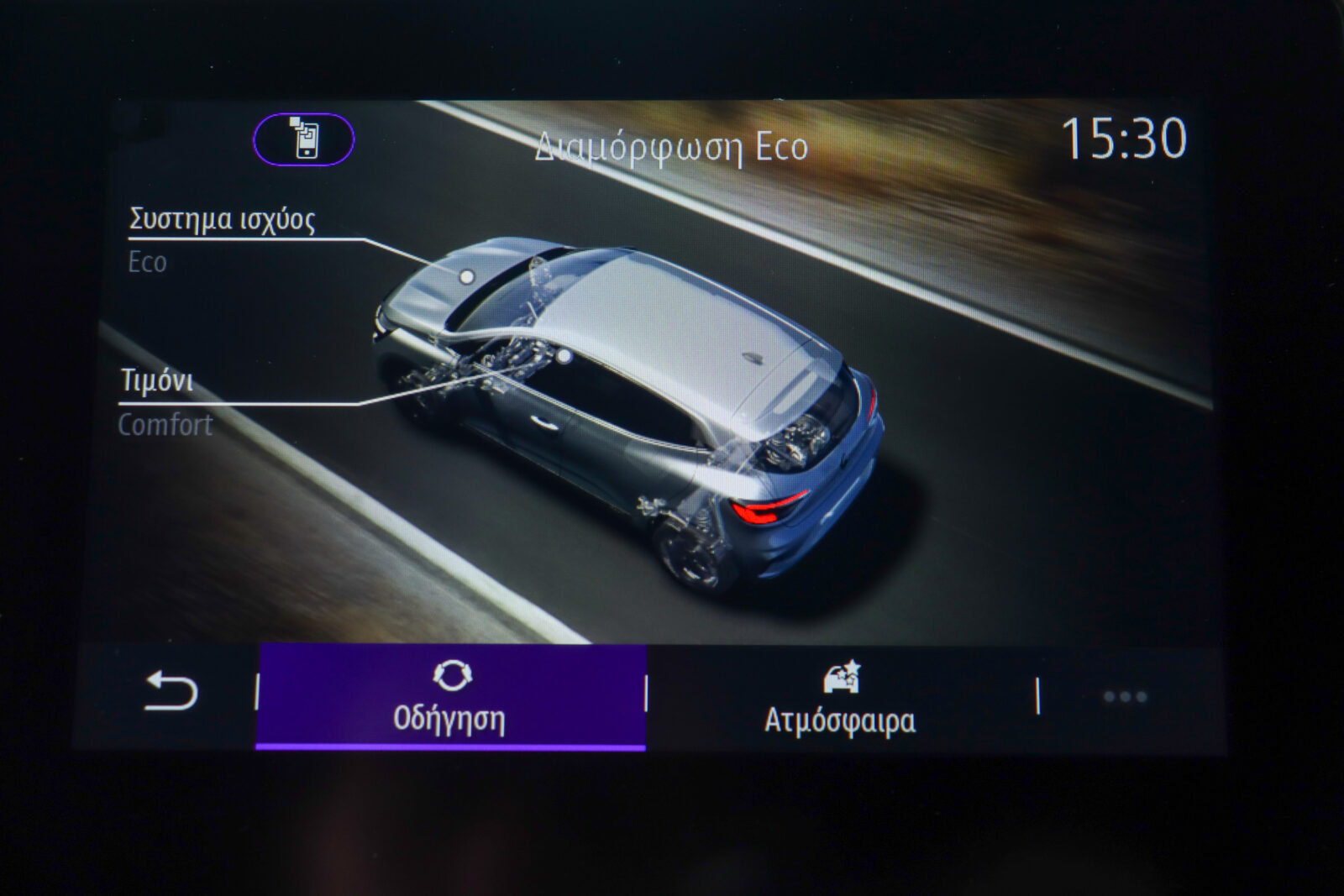Switch to the Οδήγηση tab
This screenshot has width=1344, height=896.
point(450,697)
